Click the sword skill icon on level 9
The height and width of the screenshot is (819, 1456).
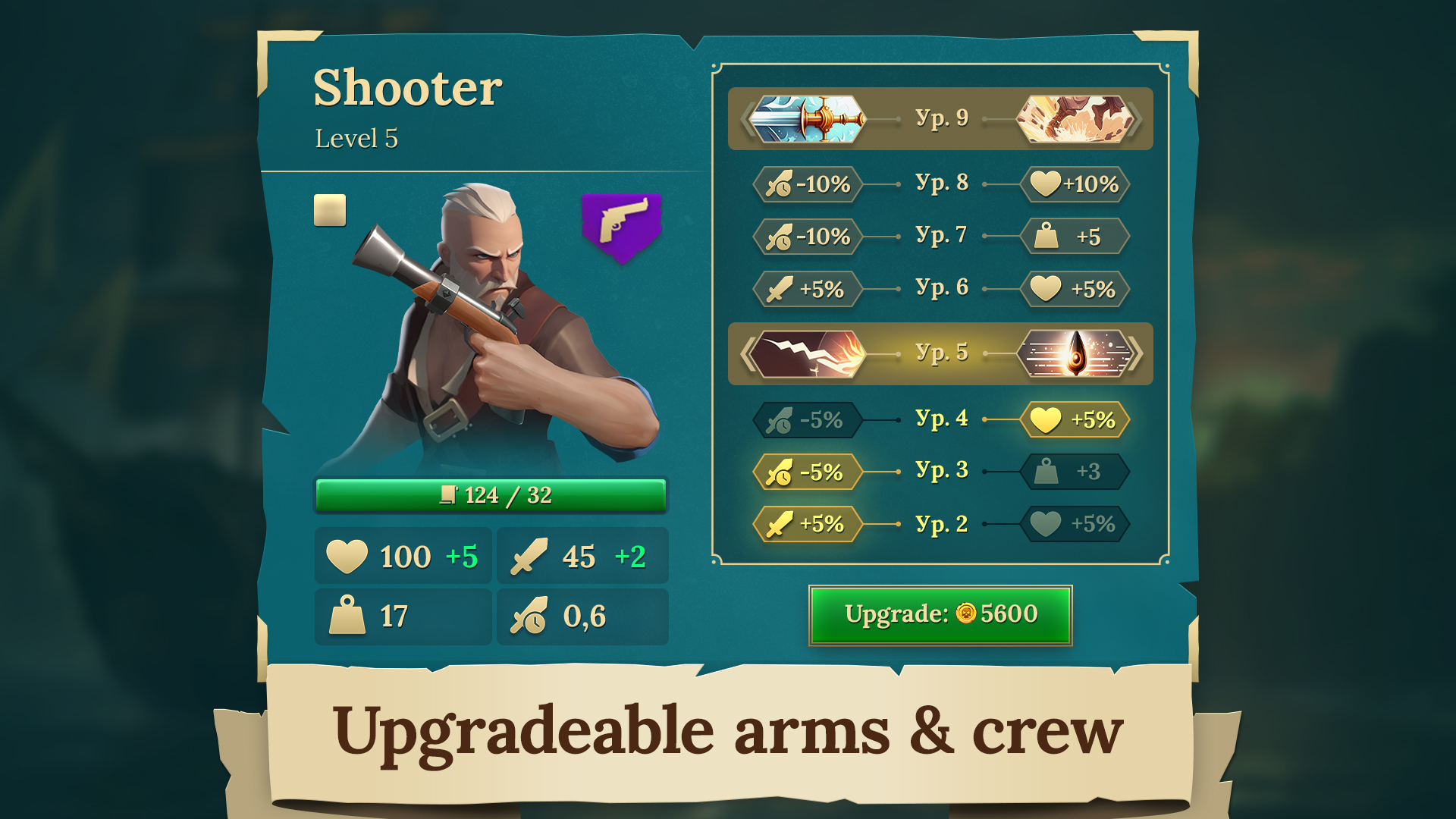tap(808, 118)
